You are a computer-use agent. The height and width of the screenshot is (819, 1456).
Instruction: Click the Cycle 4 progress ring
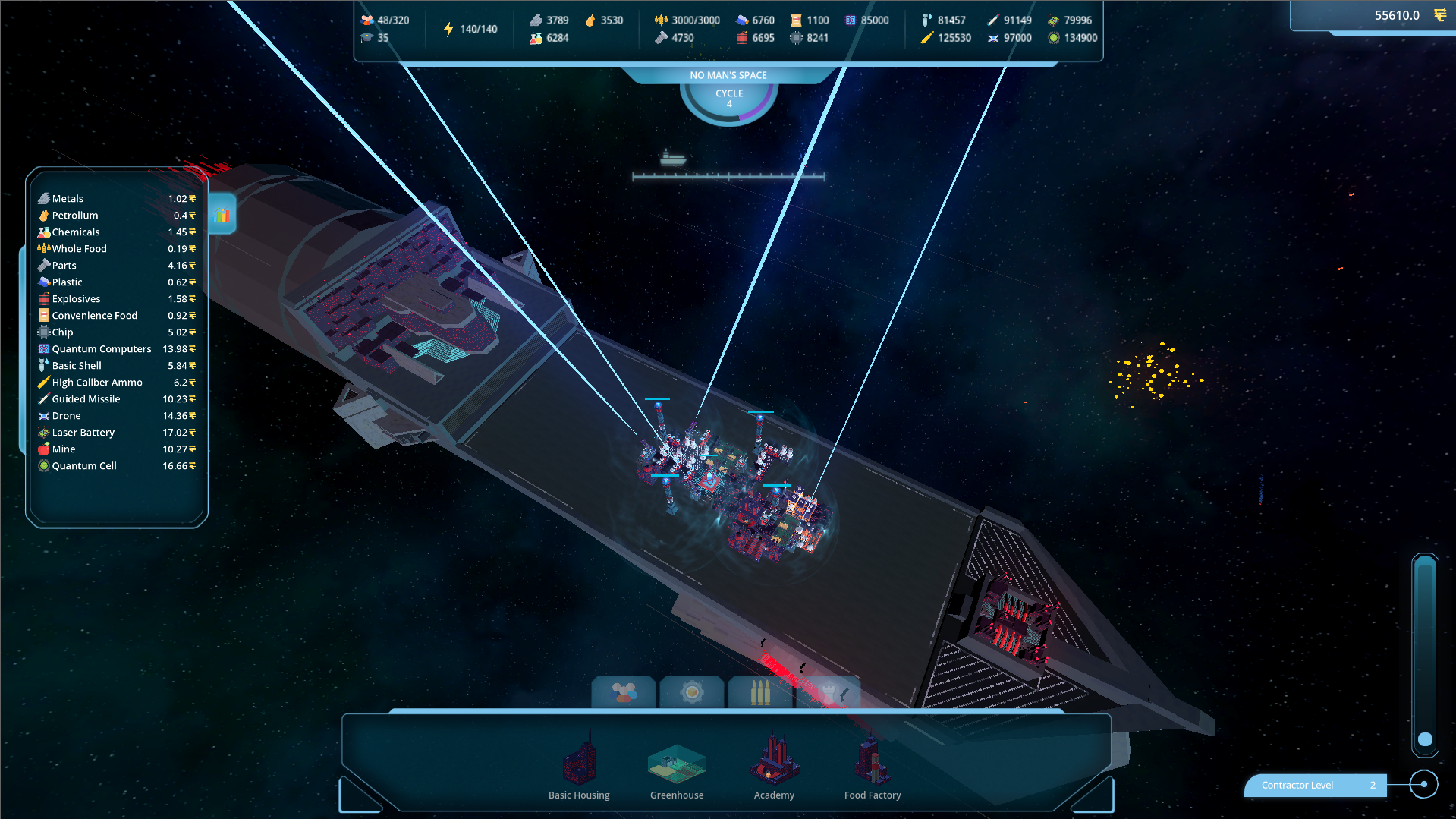[728, 97]
